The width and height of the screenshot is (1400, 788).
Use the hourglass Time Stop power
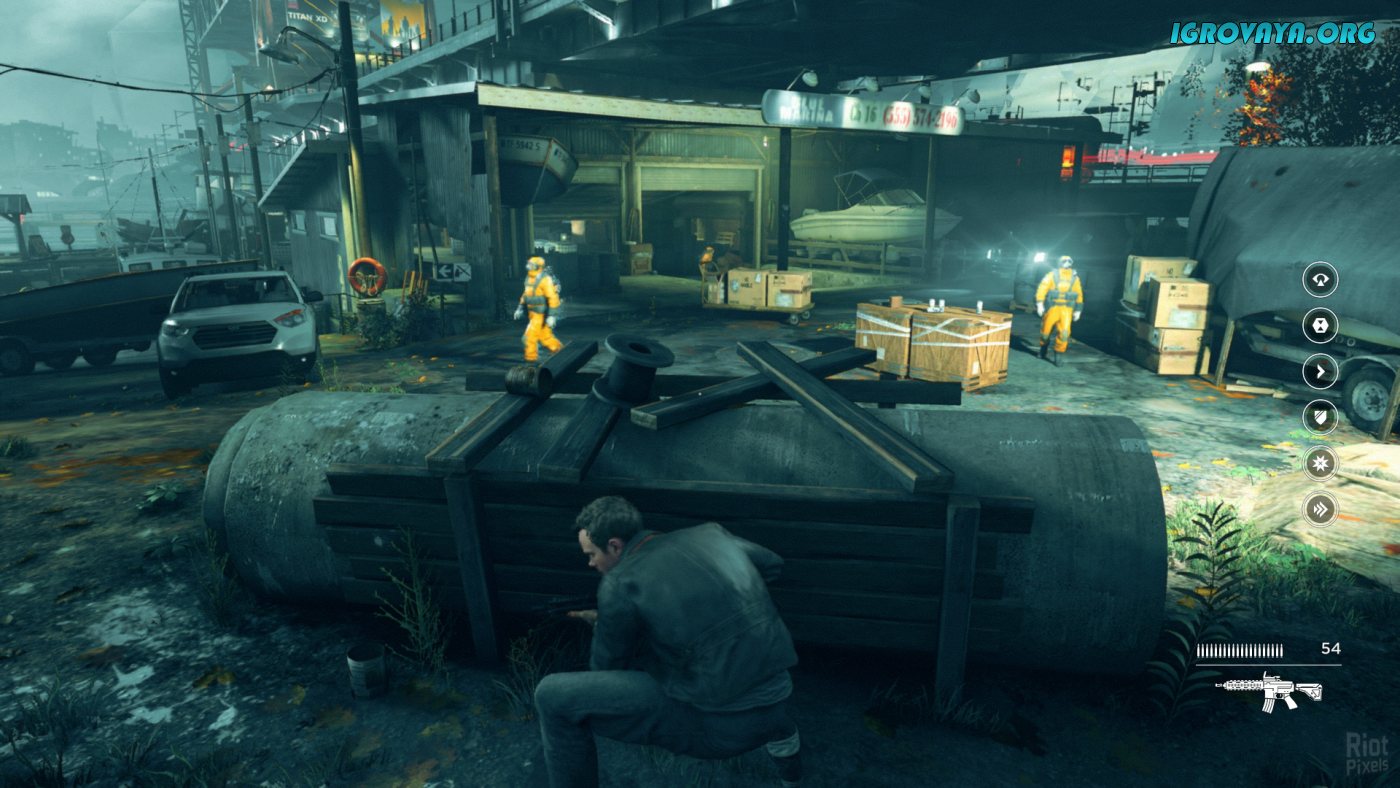(x=1320, y=326)
